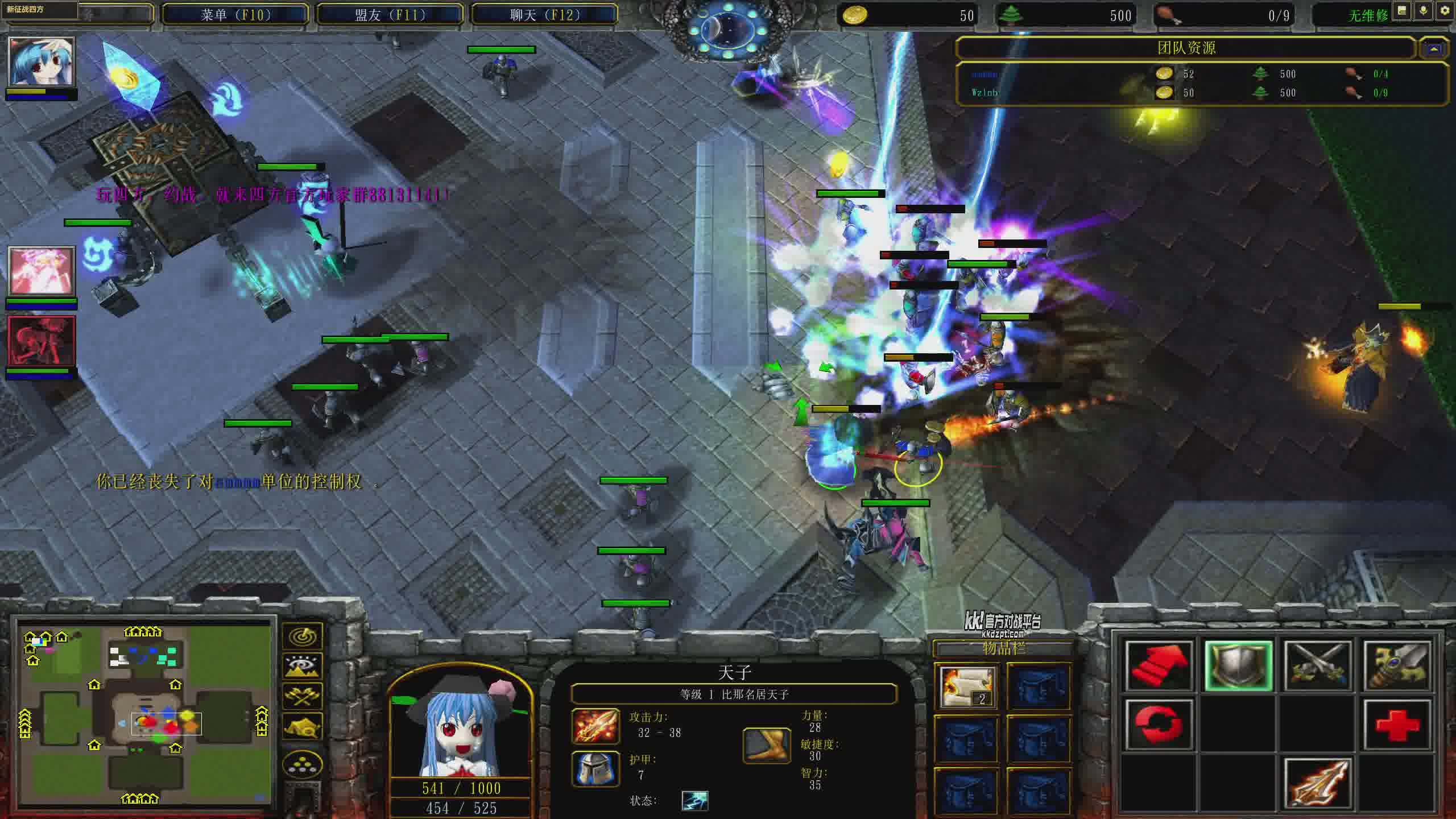Toggle minimap terrain display with eye icon
Image resolution: width=1456 pixels, height=819 pixels.
tap(303, 666)
